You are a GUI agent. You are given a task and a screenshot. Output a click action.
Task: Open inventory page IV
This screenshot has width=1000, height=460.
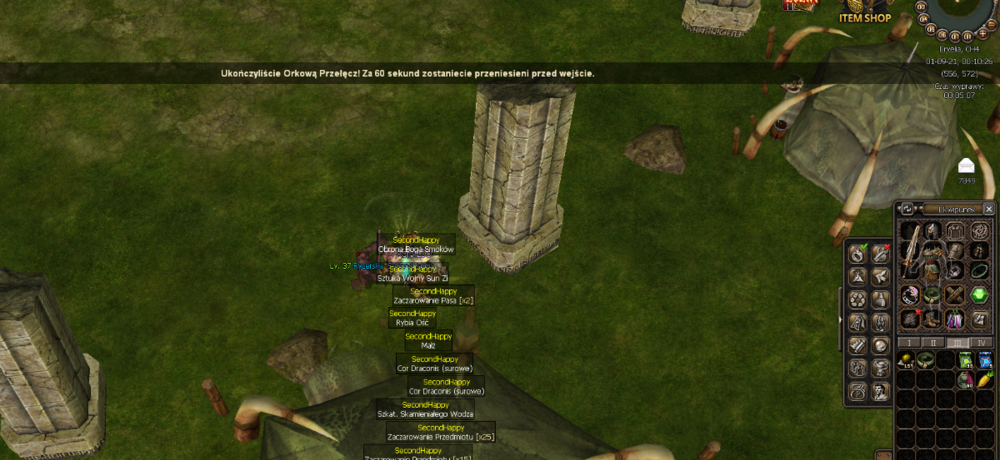point(982,342)
